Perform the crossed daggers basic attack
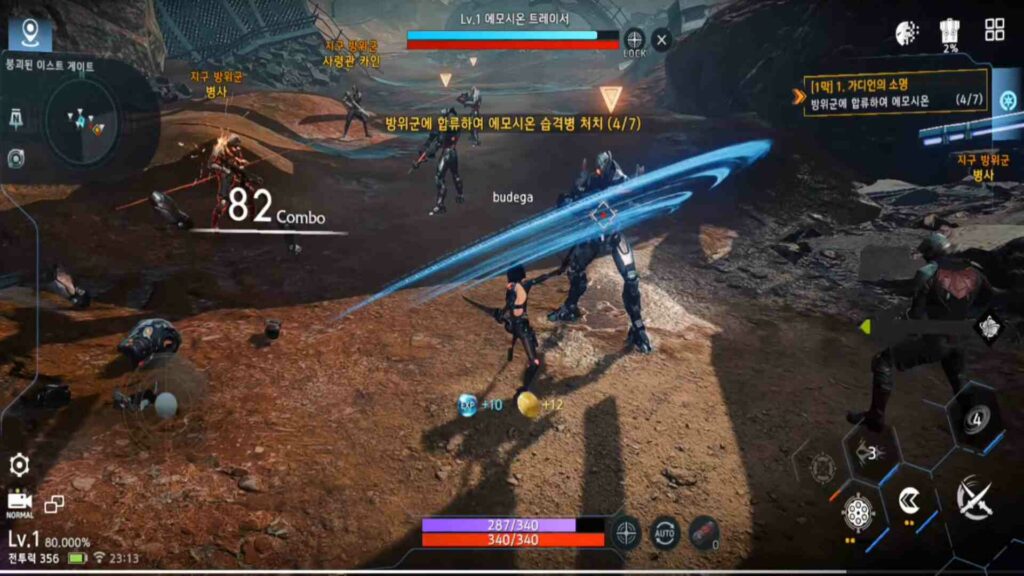This screenshot has width=1024, height=576. (972, 497)
